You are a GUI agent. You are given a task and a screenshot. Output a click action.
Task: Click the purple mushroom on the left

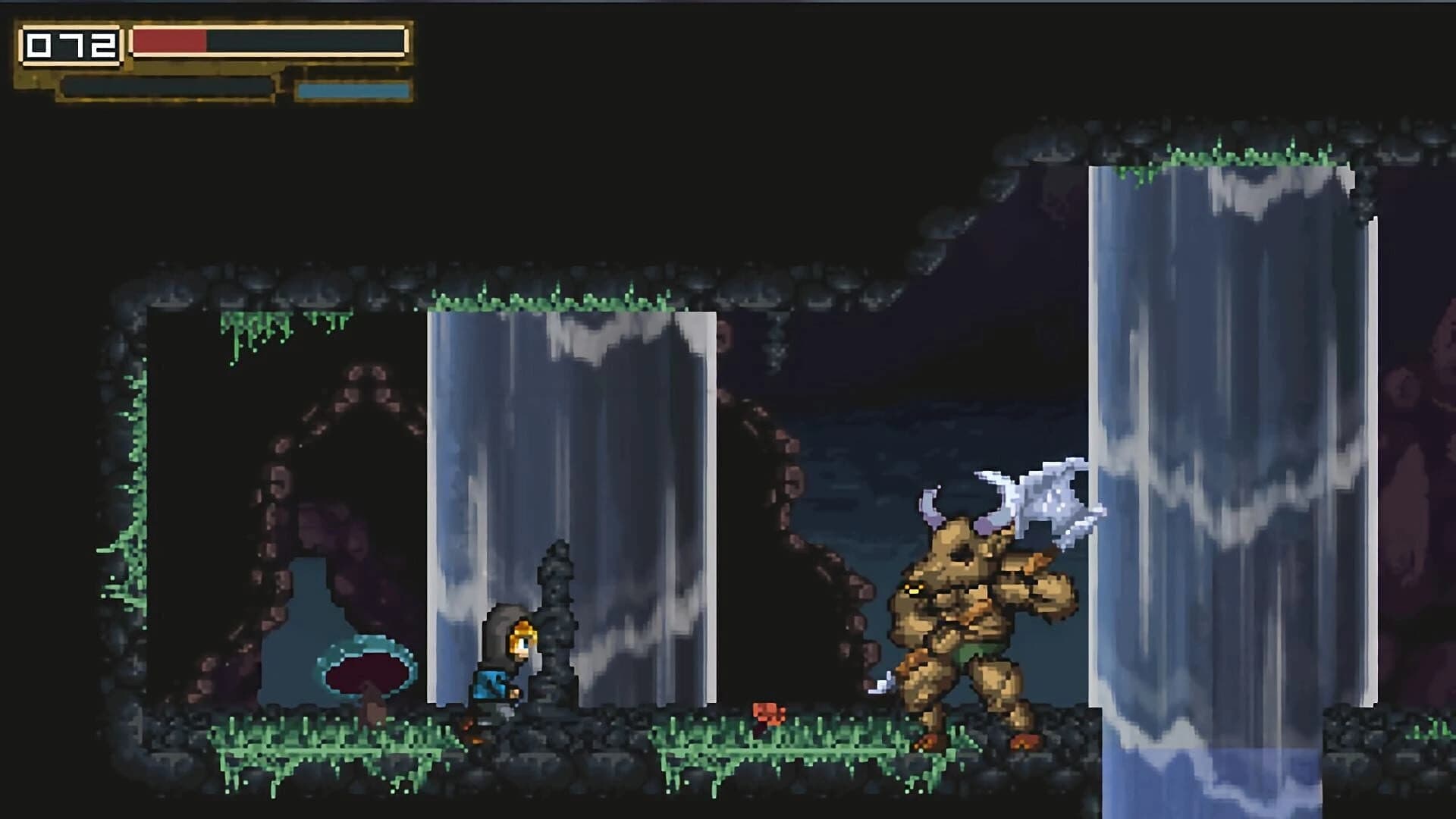pos(368,671)
